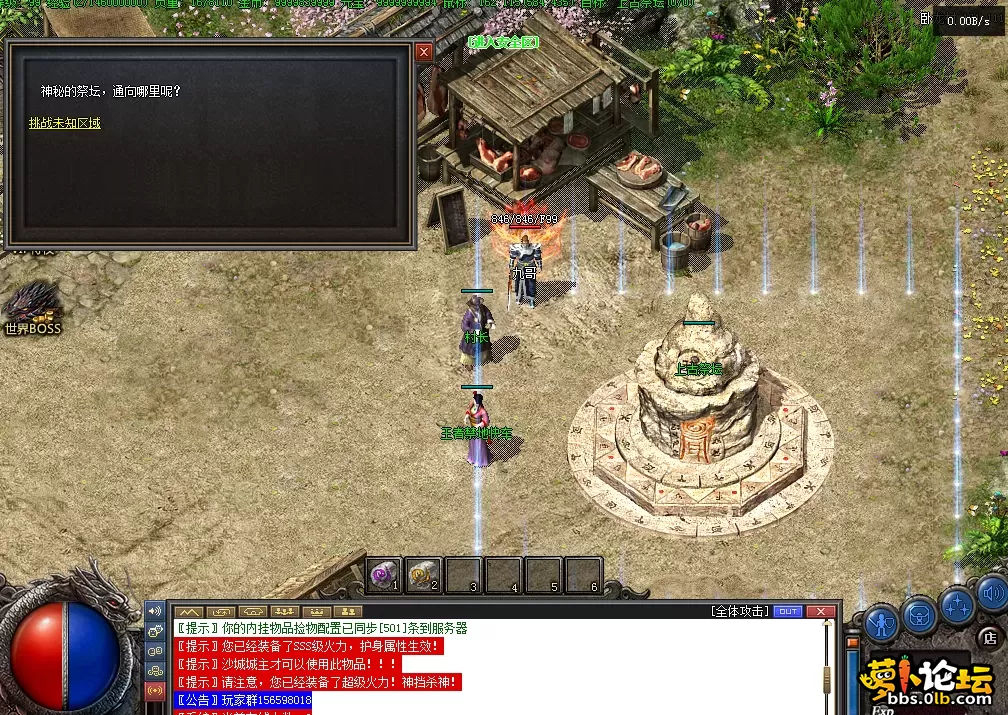The image size is (1008, 715).
Task: Click the blue OUT button on chat panel
Action: click(x=788, y=611)
